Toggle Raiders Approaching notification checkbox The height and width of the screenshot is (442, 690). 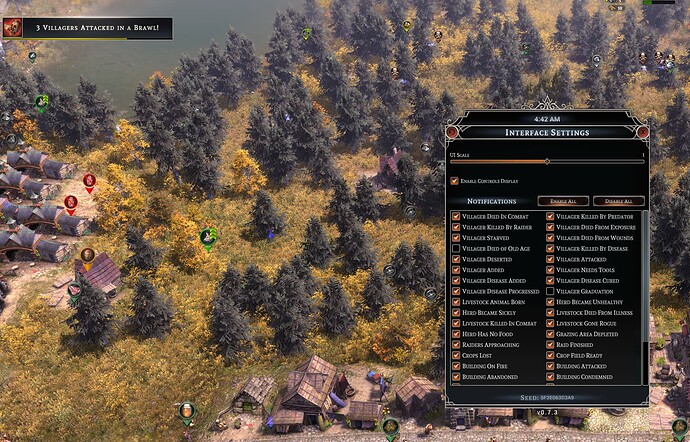[x=456, y=344]
